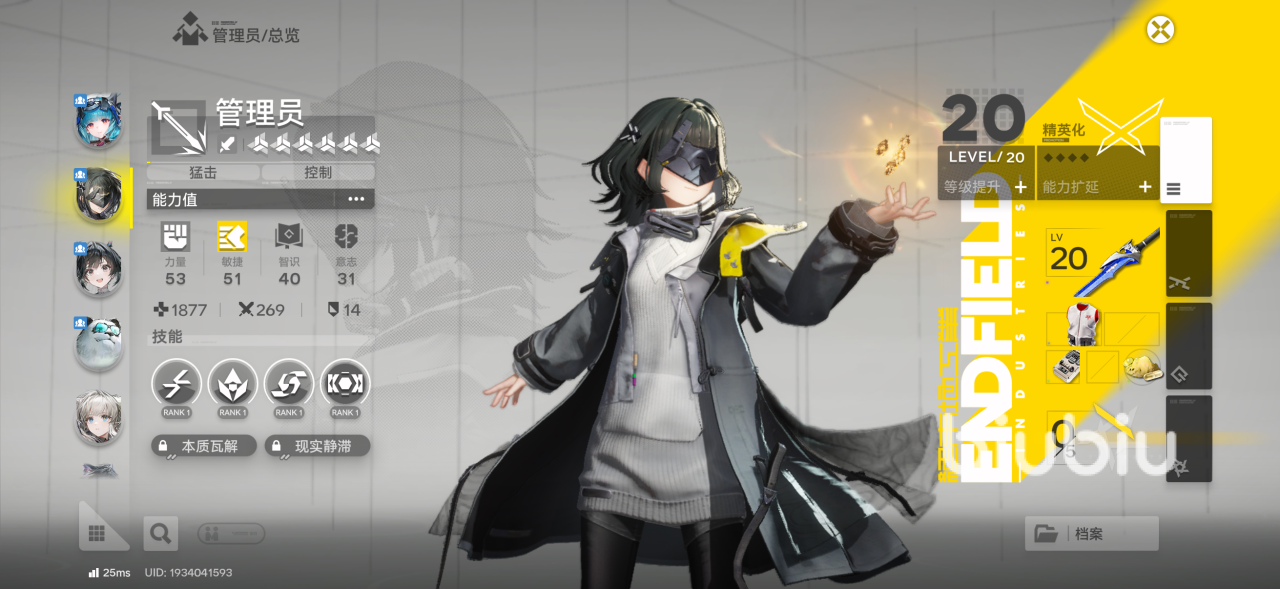Open the 档案 files folder
Image resolution: width=1280 pixels, height=589 pixels.
pos(1091,534)
